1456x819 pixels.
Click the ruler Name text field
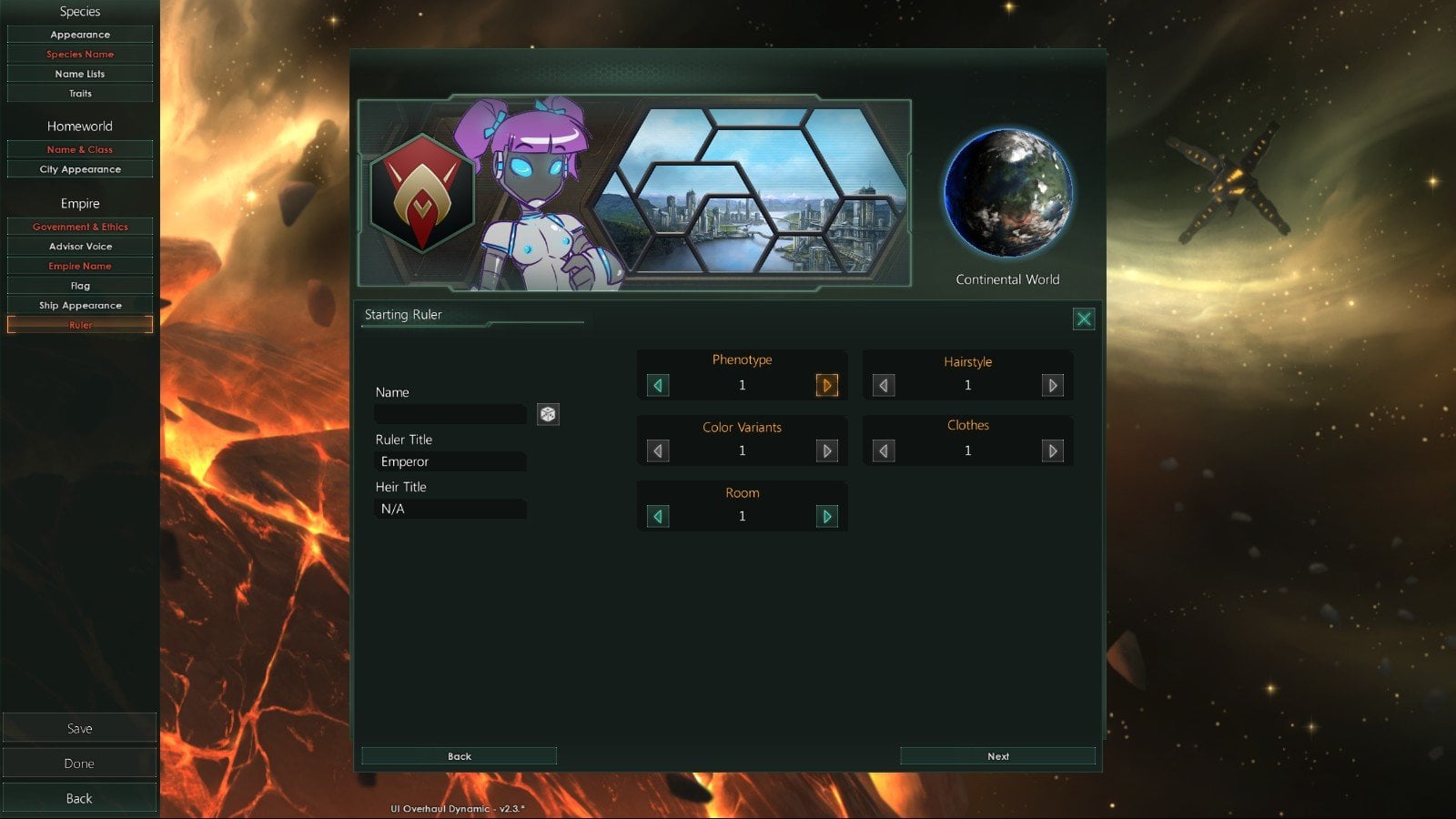point(450,414)
